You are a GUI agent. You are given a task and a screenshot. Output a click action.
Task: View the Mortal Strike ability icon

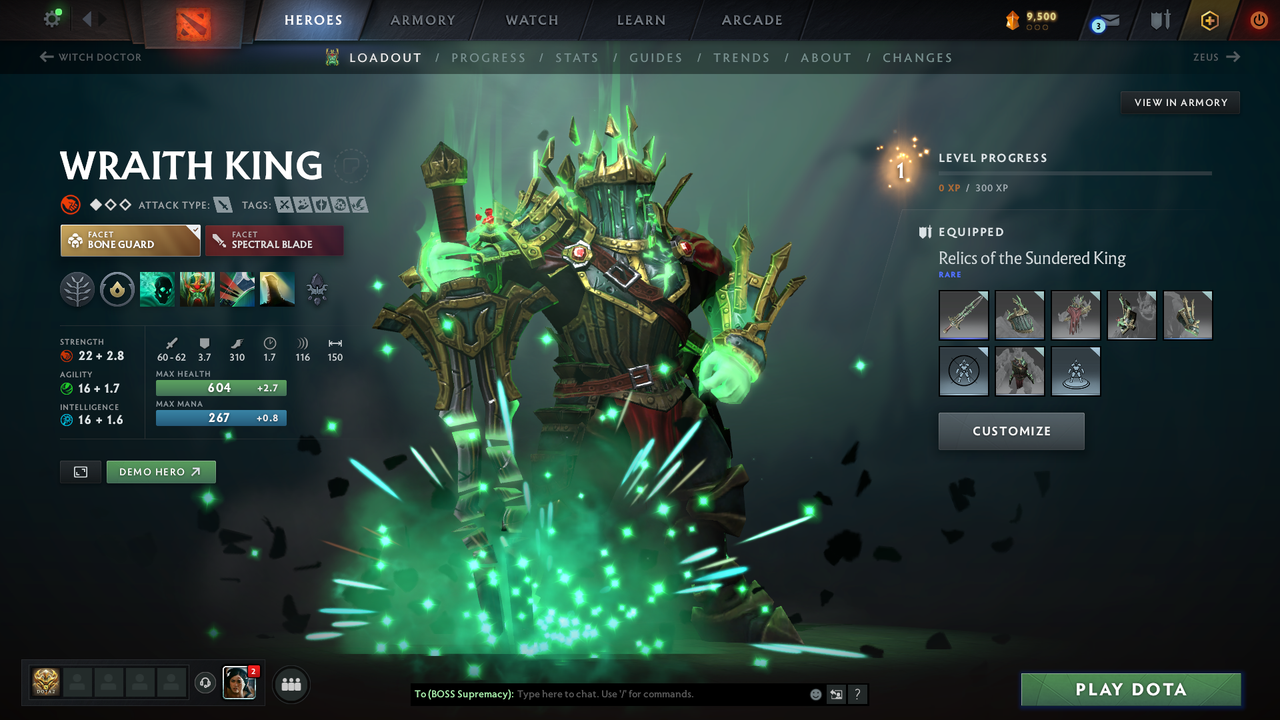(237, 290)
